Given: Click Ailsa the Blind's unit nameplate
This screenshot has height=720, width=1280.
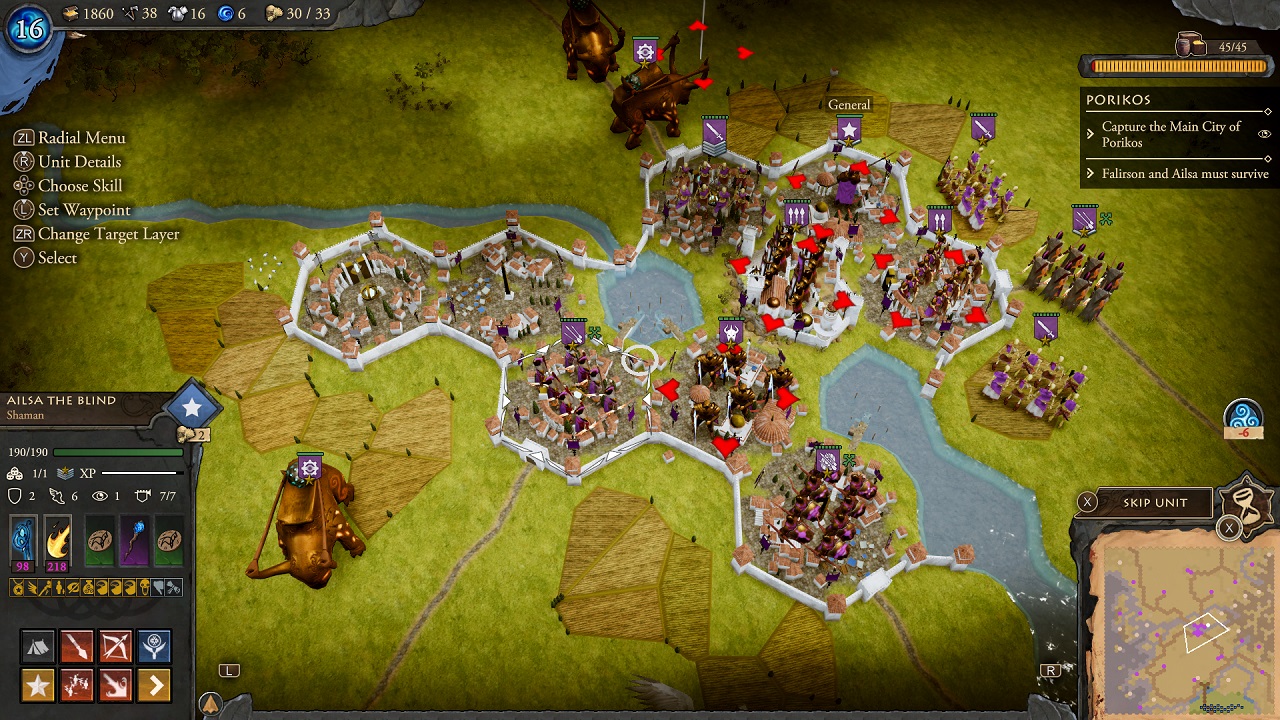Looking at the screenshot, I should [60, 400].
